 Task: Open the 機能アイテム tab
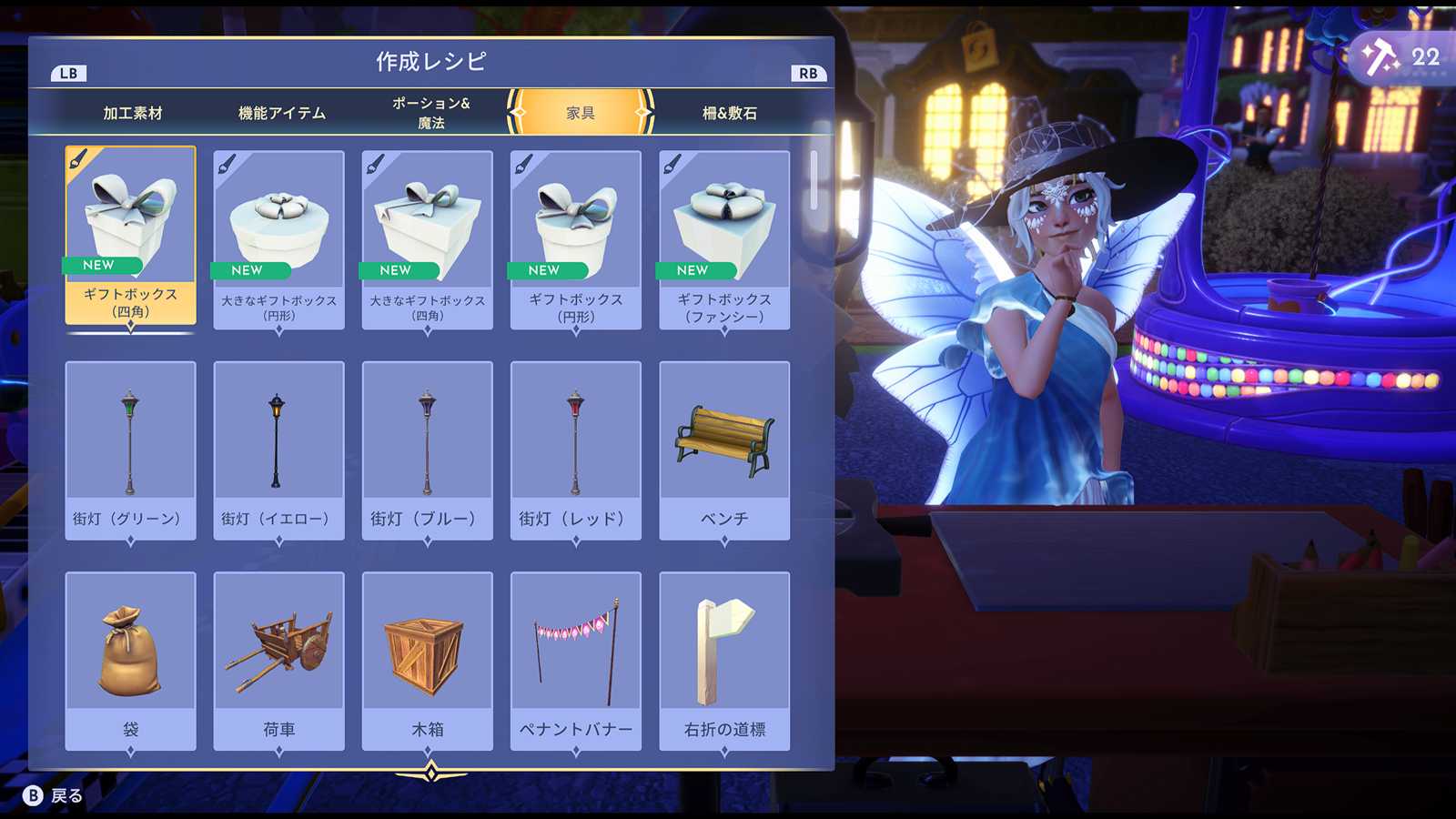[281, 113]
